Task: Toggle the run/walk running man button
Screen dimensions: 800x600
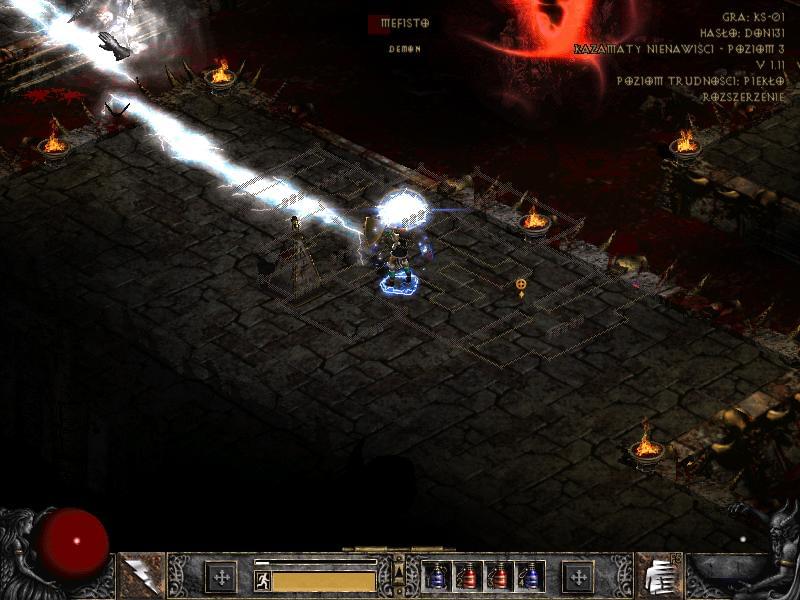Action: pos(263,580)
